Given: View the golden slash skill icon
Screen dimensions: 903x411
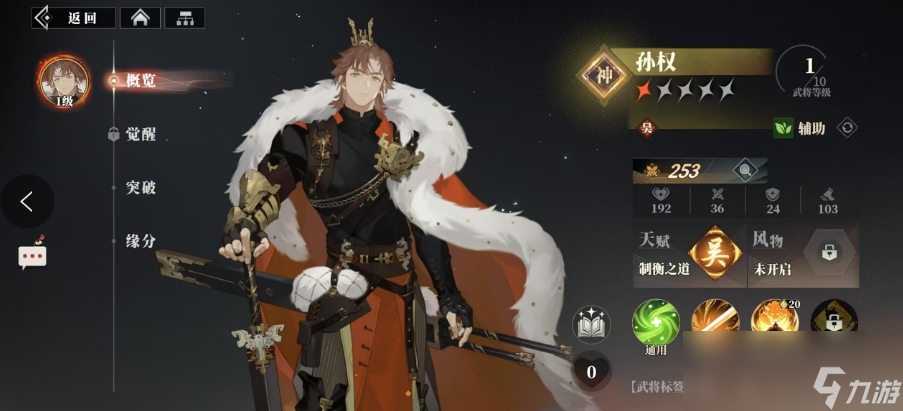Looking at the screenshot, I should [714, 322].
